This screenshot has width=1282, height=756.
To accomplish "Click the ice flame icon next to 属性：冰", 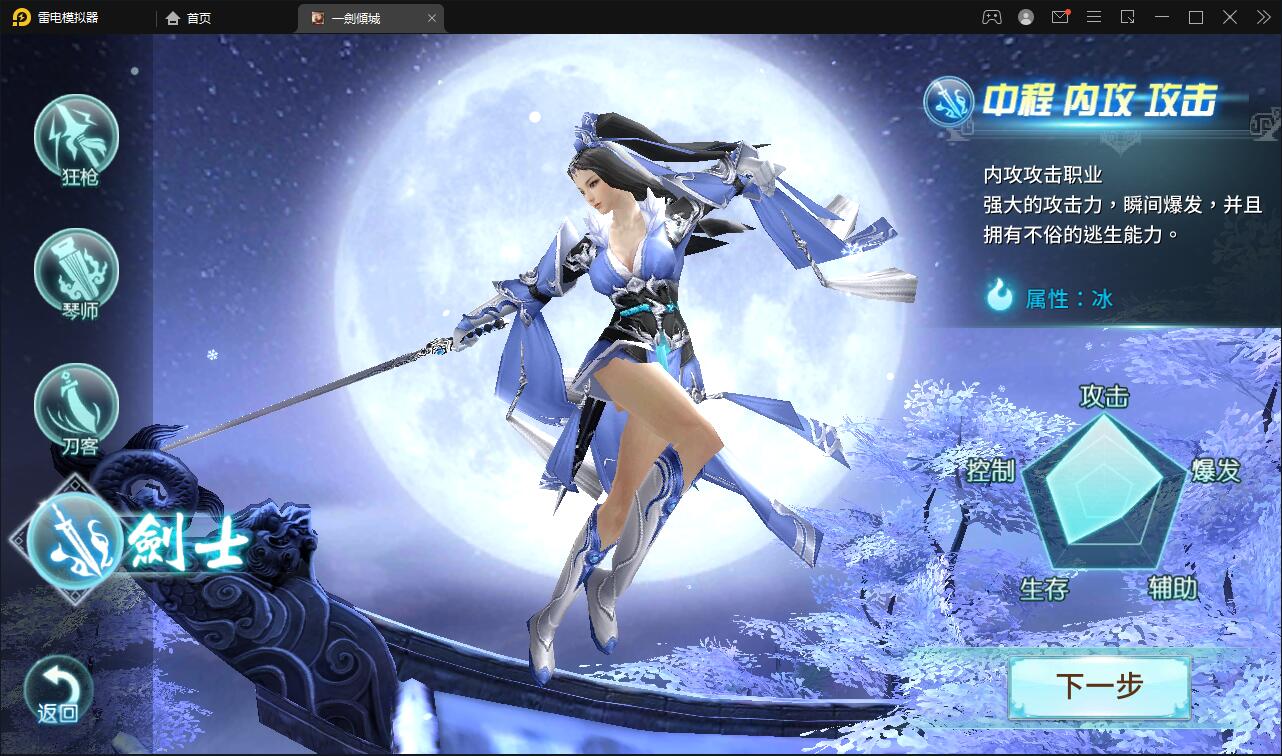I will tap(1000, 297).
